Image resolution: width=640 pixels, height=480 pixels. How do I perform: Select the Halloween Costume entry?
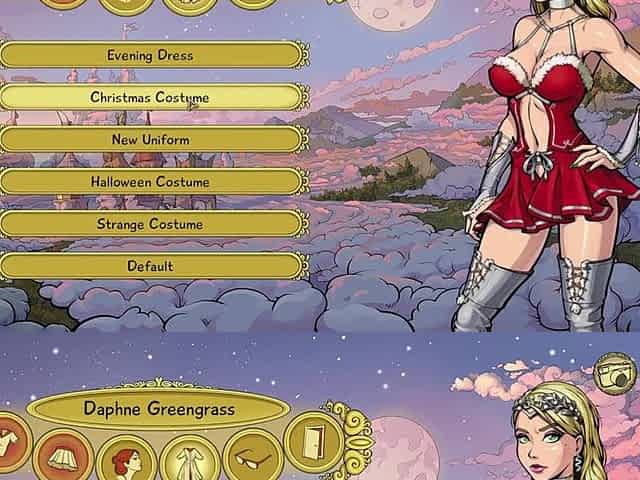coord(150,182)
